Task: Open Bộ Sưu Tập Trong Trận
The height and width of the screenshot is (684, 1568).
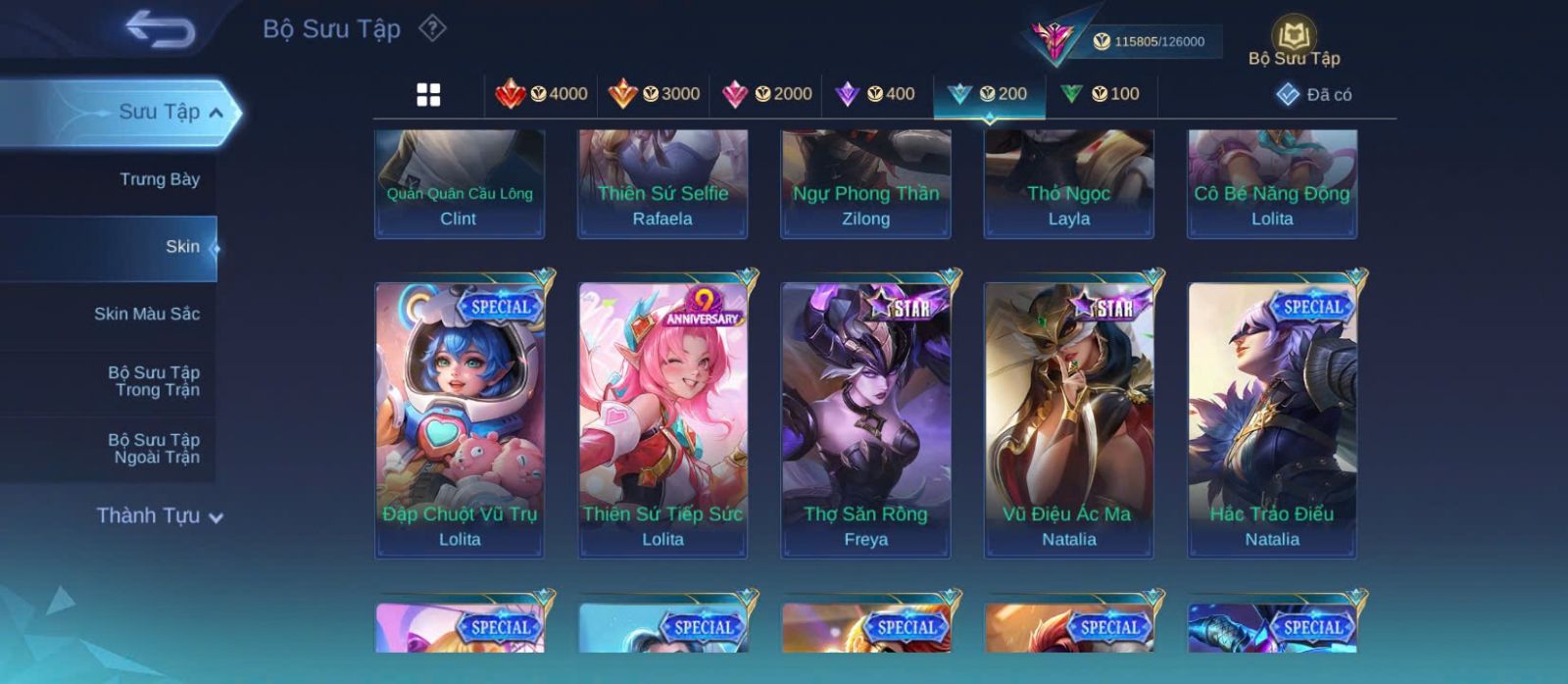Action: coord(153,381)
